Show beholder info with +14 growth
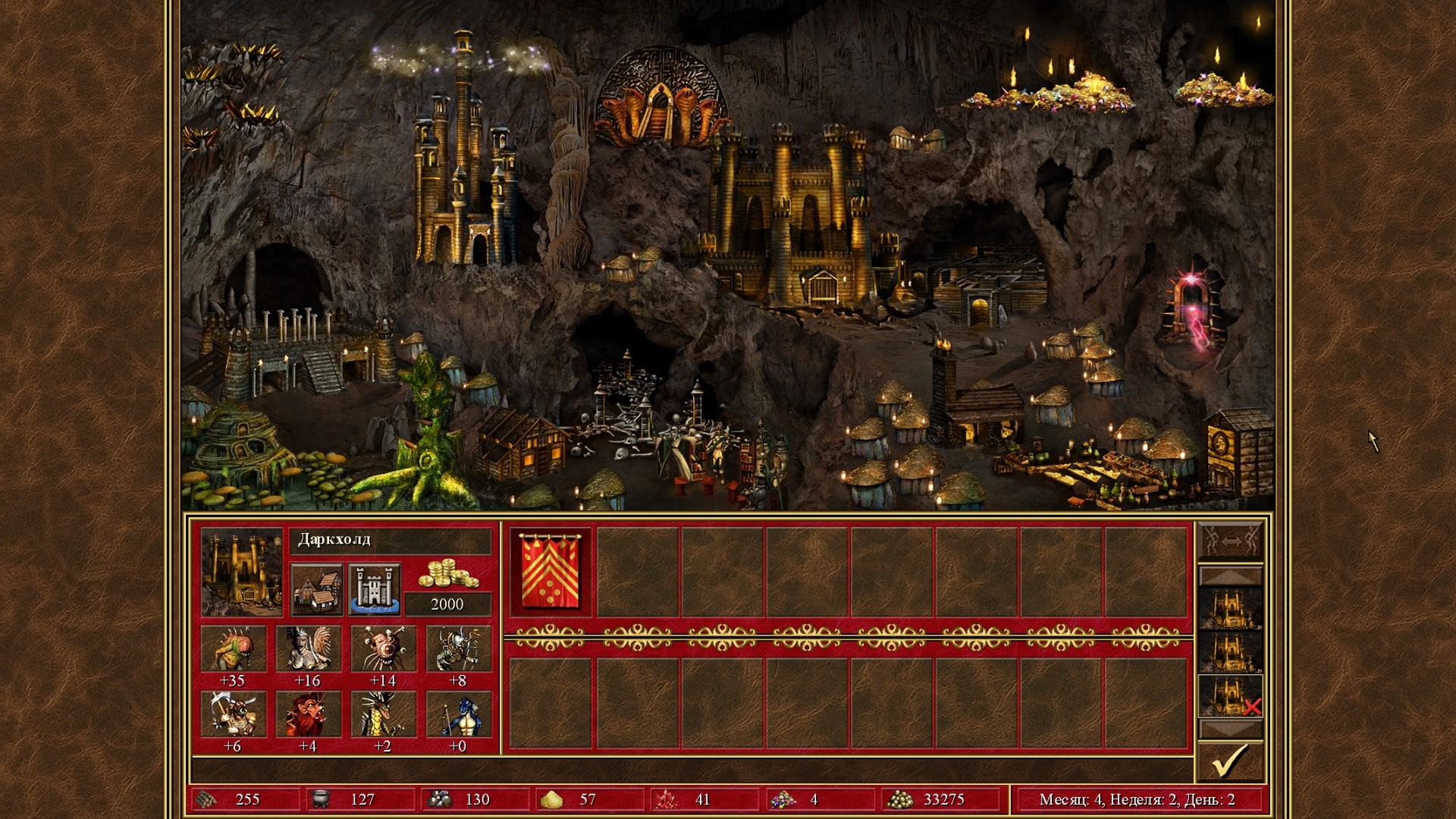The width and height of the screenshot is (1456, 819). (384, 649)
